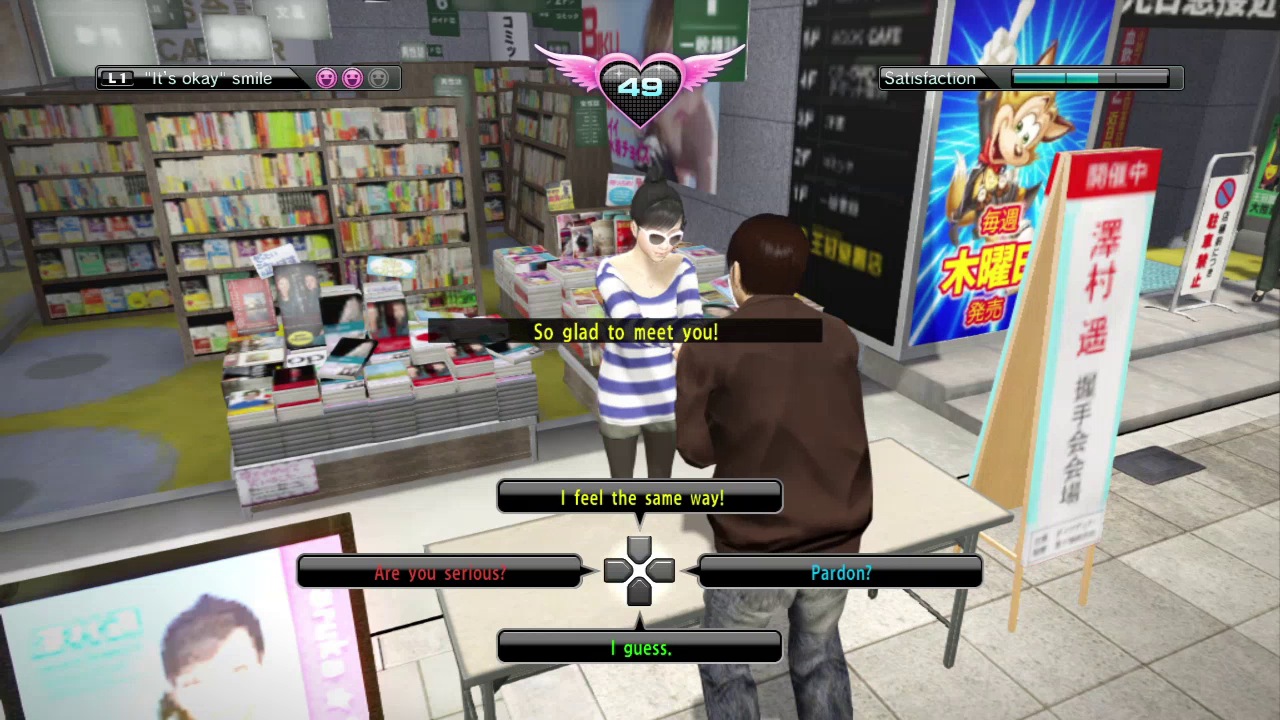Click the 'So glad to meet you!' subtitle
This screenshot has height=720, width=1280.
point(626,332)
